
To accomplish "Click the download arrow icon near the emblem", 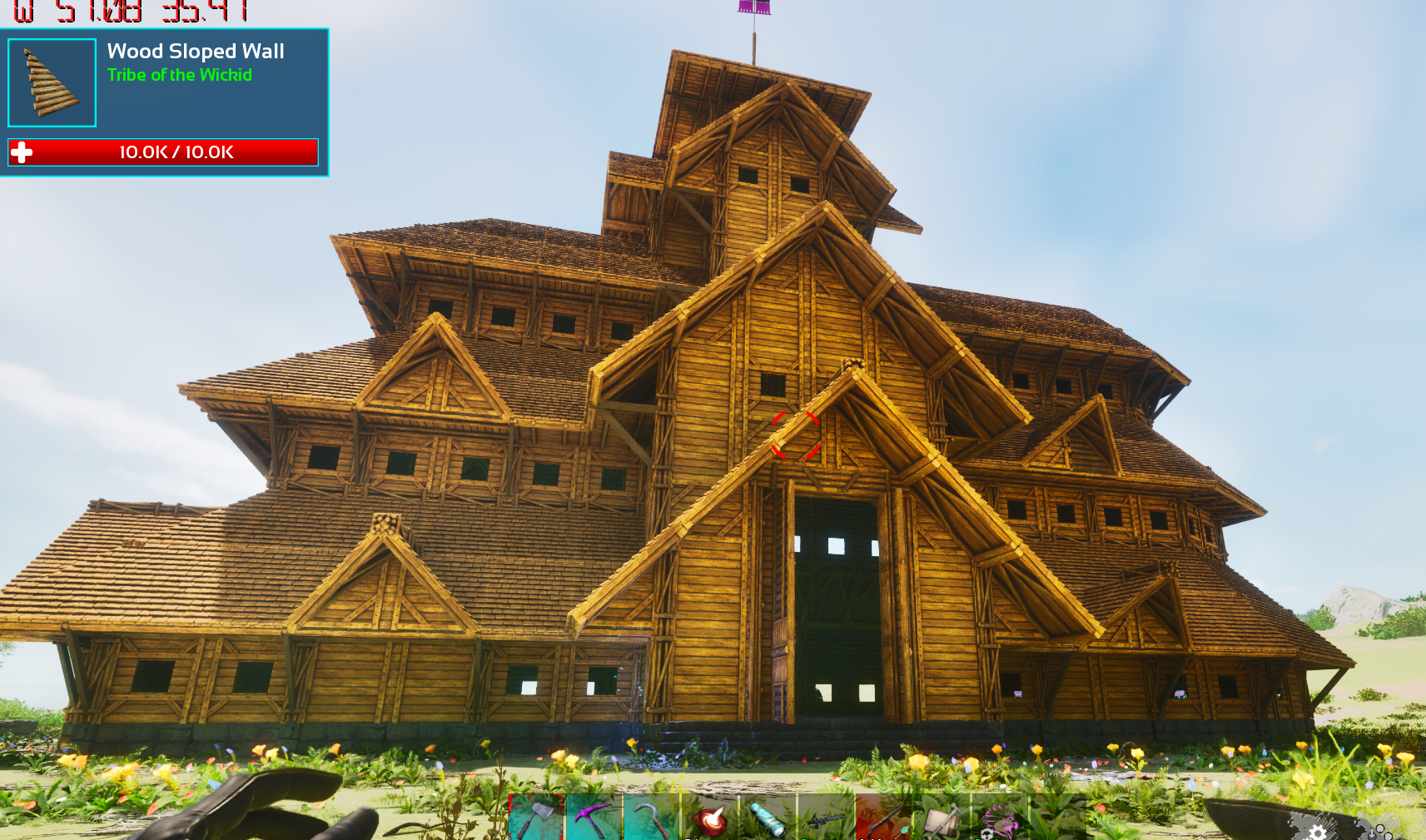I will coord(1372,834).
